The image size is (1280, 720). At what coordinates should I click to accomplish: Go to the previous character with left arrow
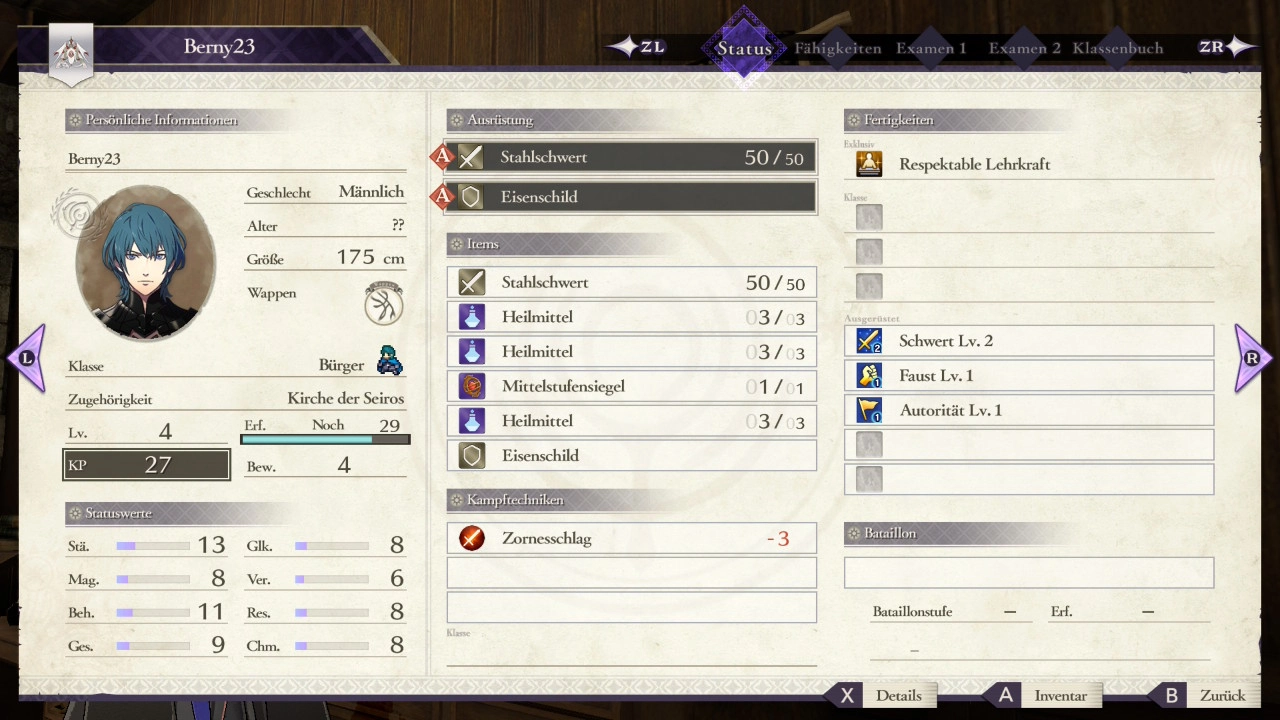27,358
